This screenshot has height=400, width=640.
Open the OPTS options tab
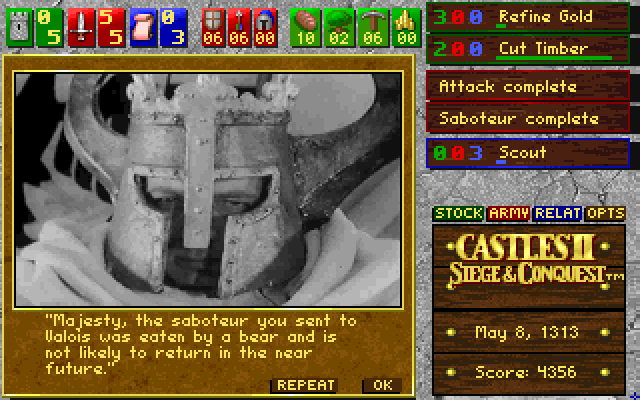point(605,213)
